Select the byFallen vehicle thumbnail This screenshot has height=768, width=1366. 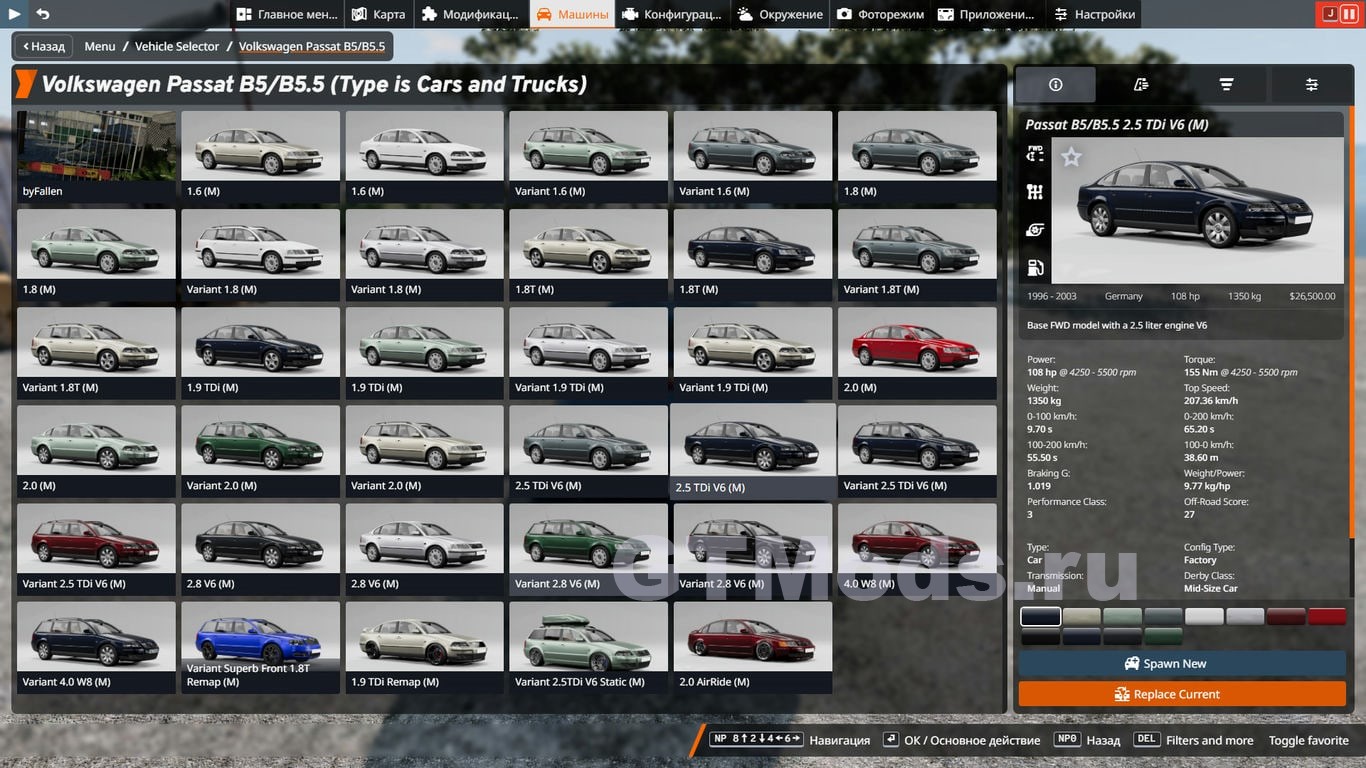coord(96,156)
